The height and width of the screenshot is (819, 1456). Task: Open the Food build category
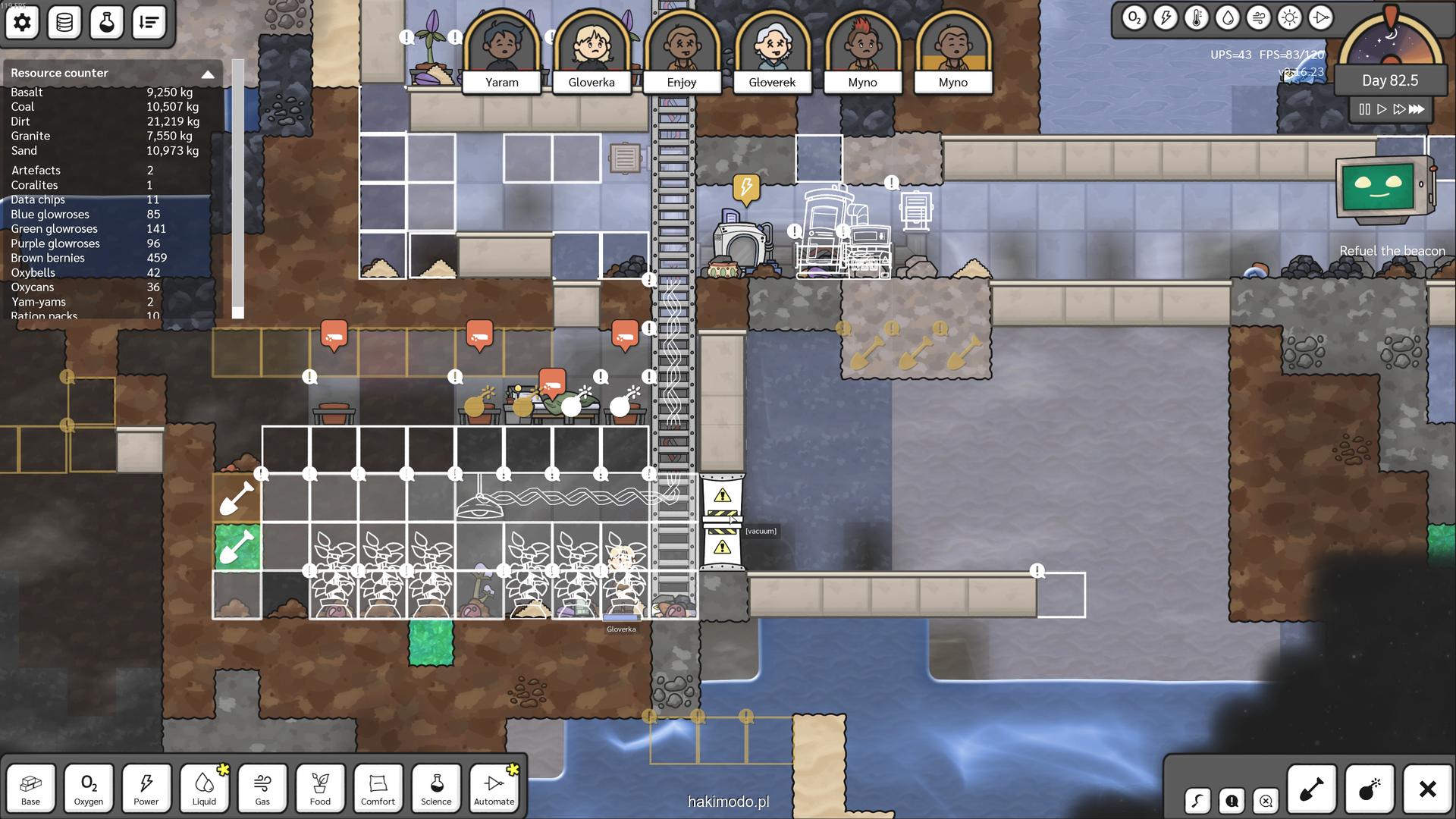(320, 788)
